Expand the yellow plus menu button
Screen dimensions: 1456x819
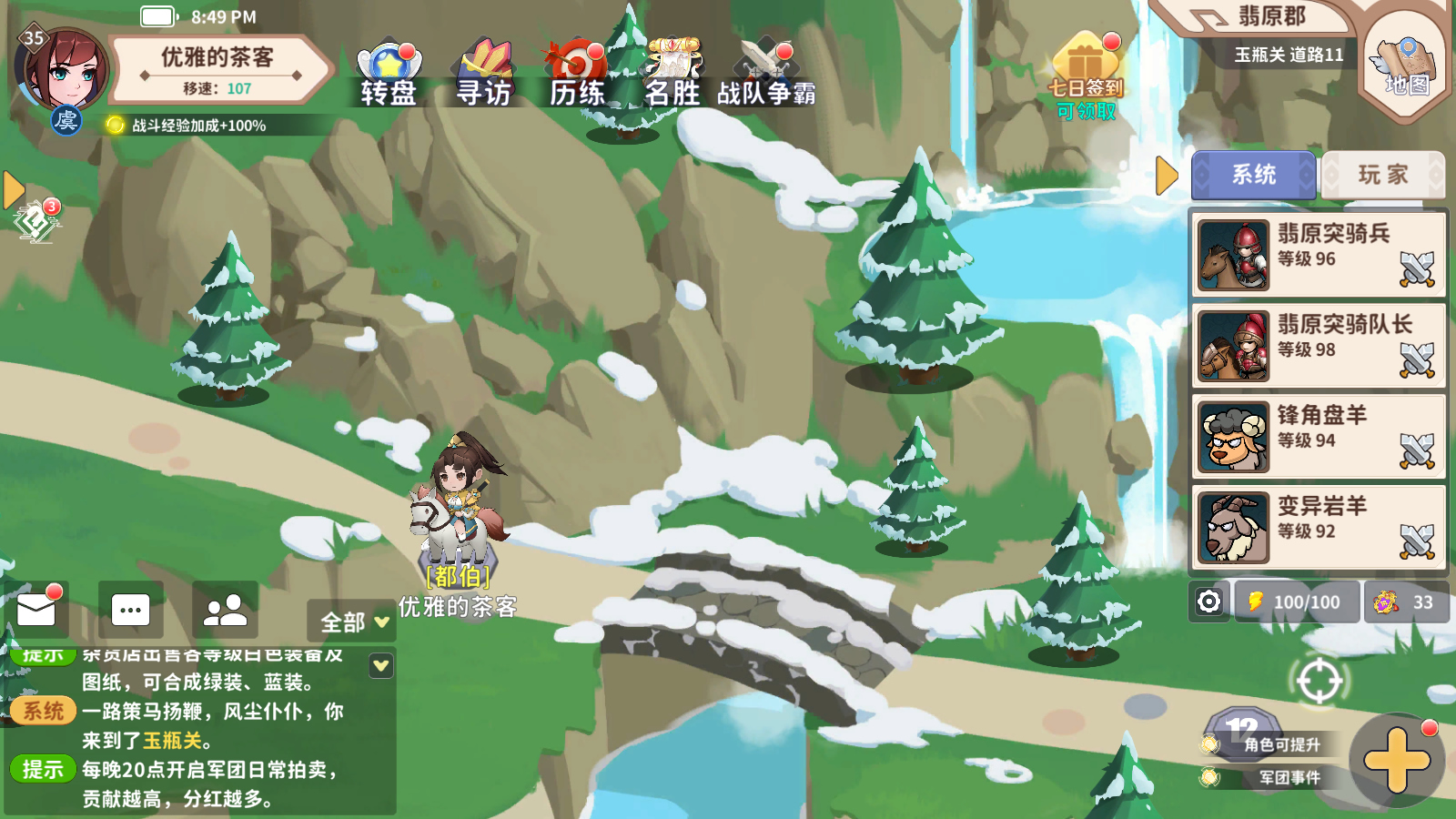[x=1397, y=759]
